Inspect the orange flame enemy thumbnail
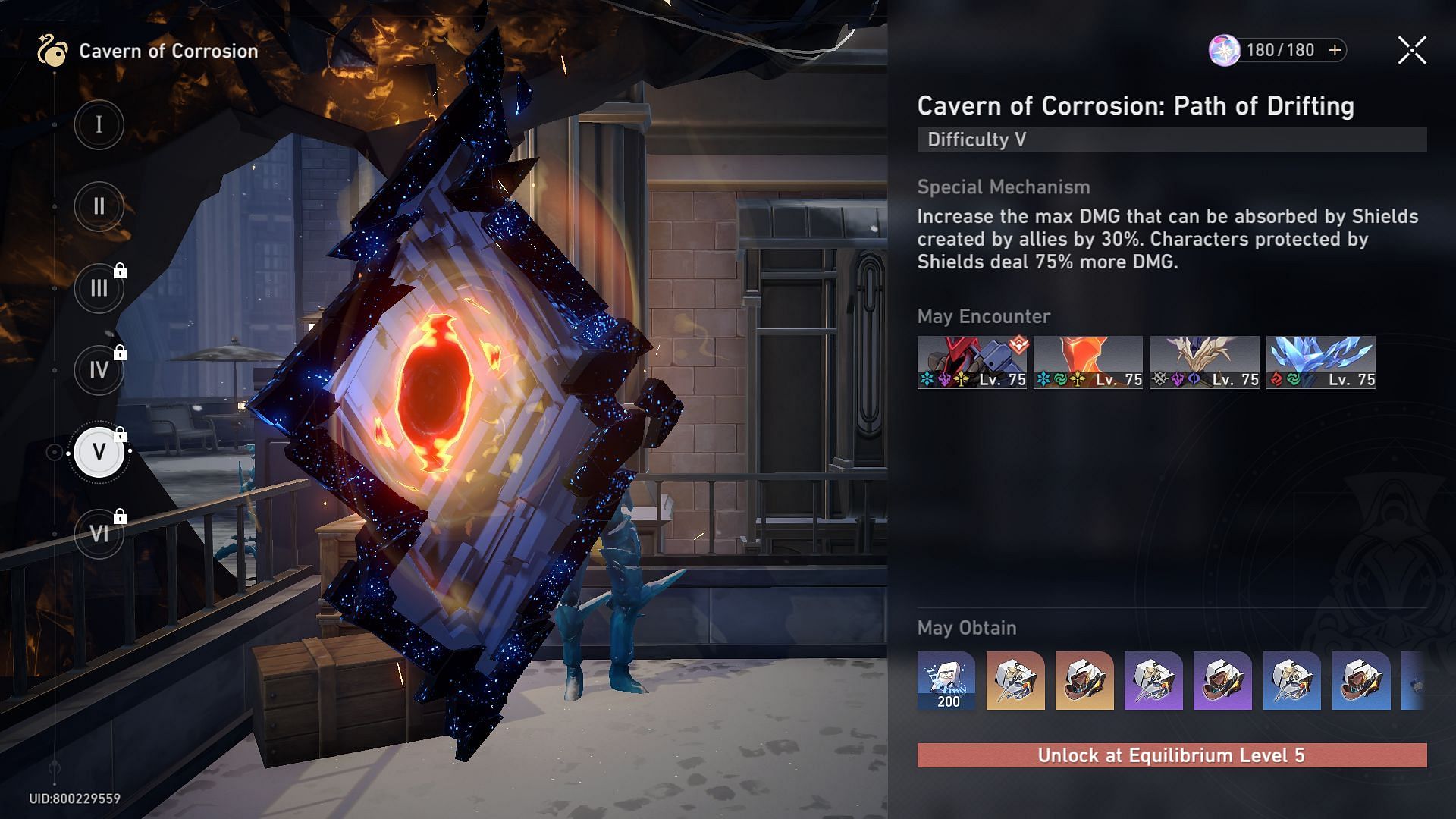The image size is (1456, 819). click(1087, 362)
